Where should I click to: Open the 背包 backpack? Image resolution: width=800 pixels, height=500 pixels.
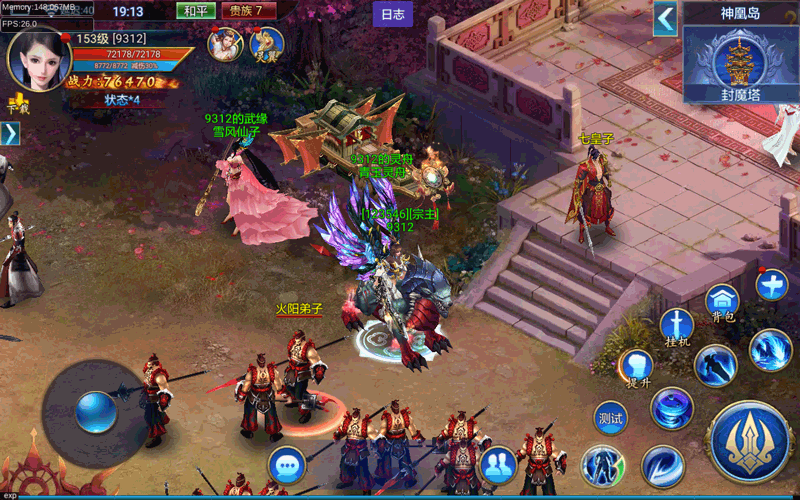[722, 301]
